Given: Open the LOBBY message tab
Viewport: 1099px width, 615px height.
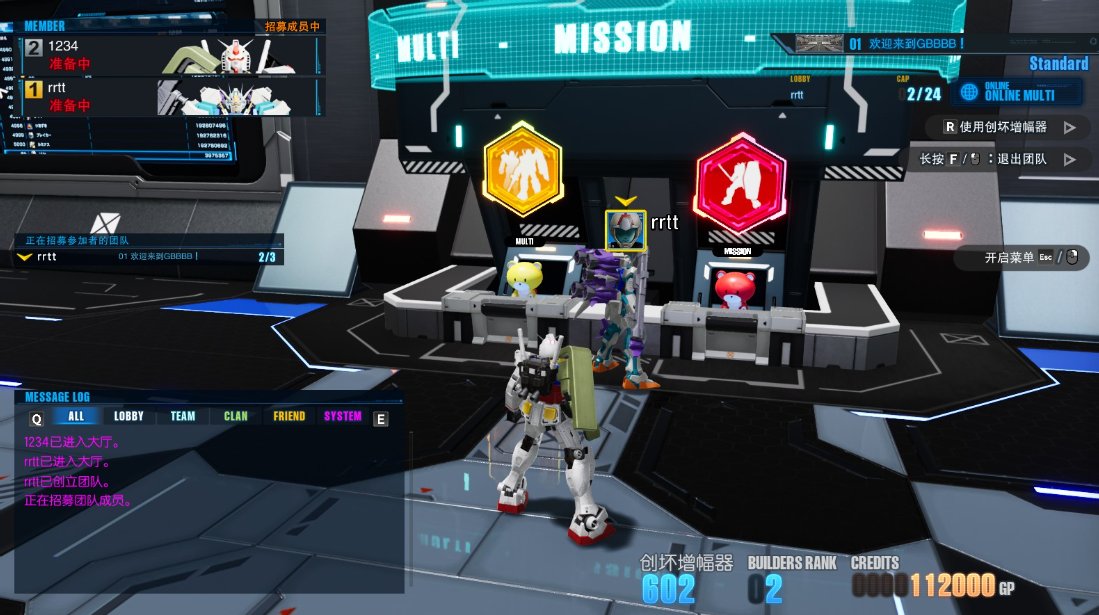Looking at the screenshot, I should pos(129,417).
